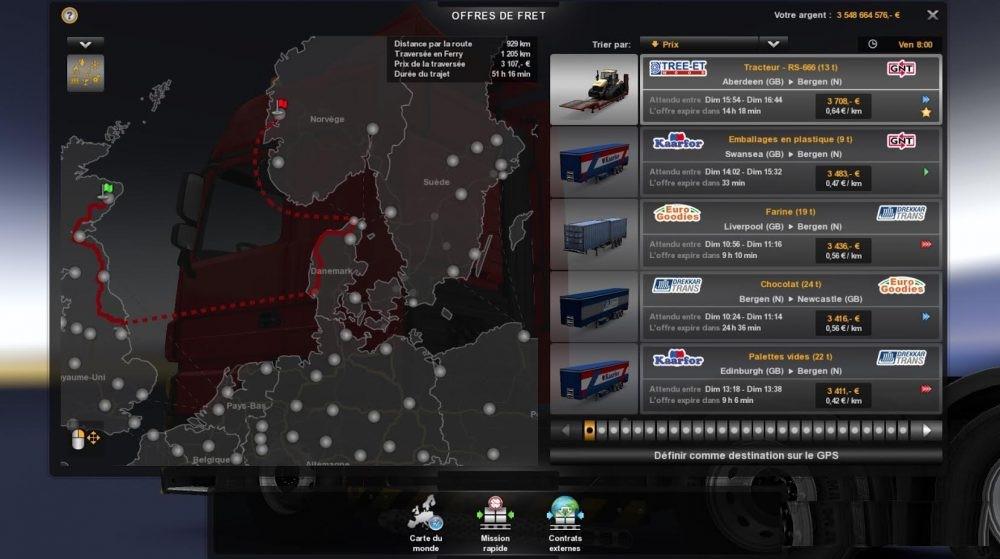Go to the previous offers page arrow
This screenshot has width=1000, height=559.
(565, 430)
